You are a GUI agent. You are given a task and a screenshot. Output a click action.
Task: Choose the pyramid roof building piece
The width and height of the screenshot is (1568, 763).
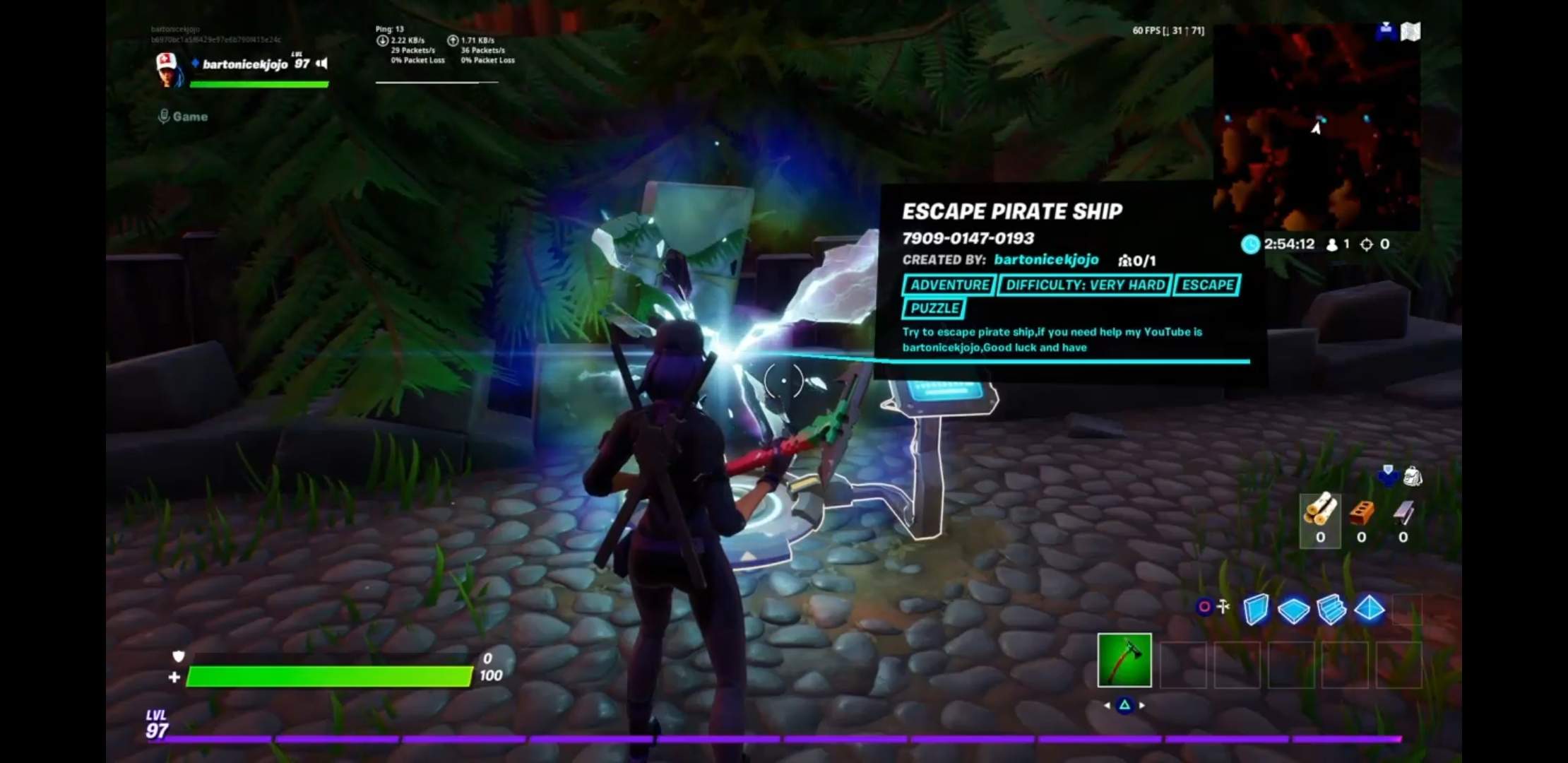1370,609
